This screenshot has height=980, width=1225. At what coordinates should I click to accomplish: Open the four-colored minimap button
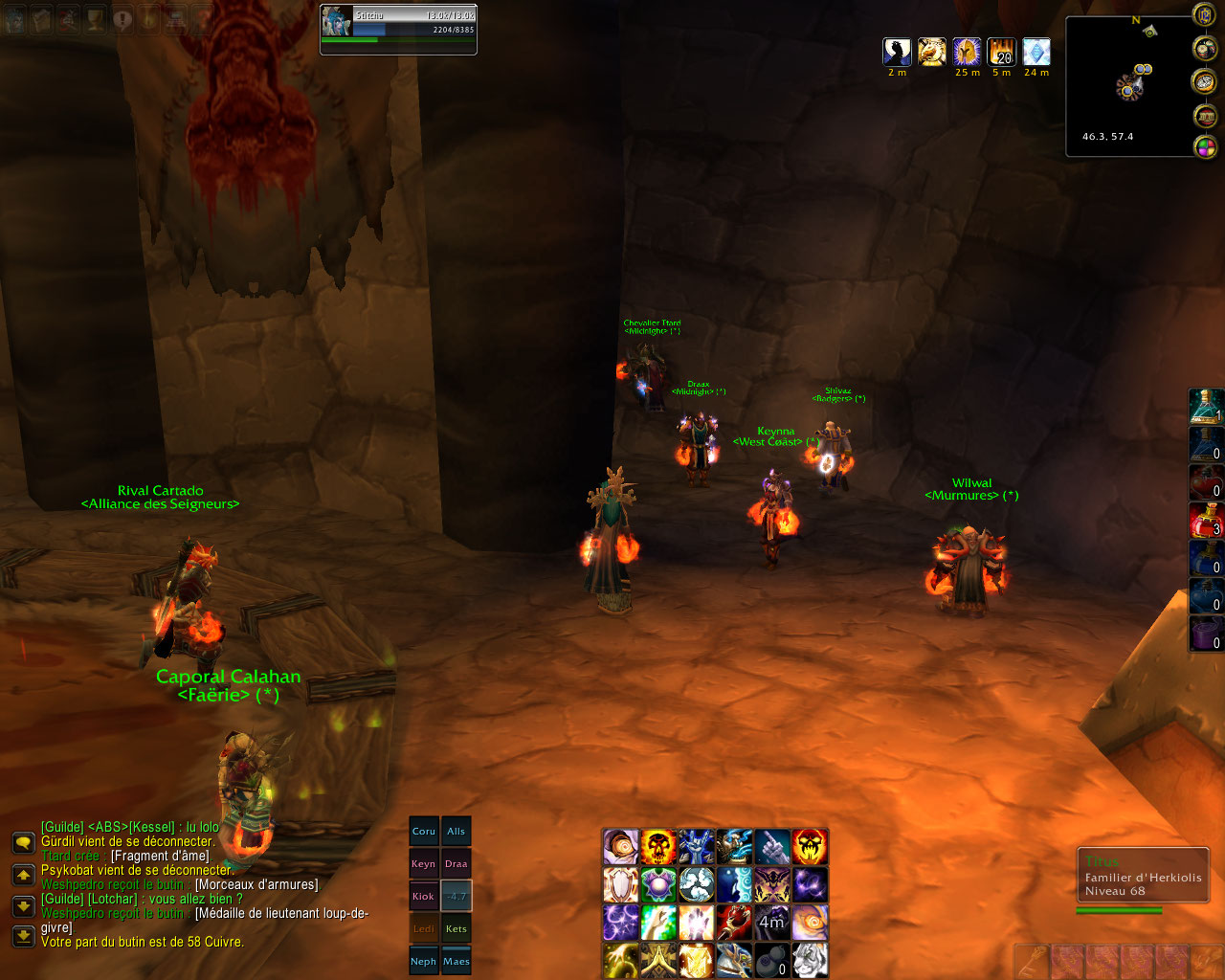[x=1205, y=147]
